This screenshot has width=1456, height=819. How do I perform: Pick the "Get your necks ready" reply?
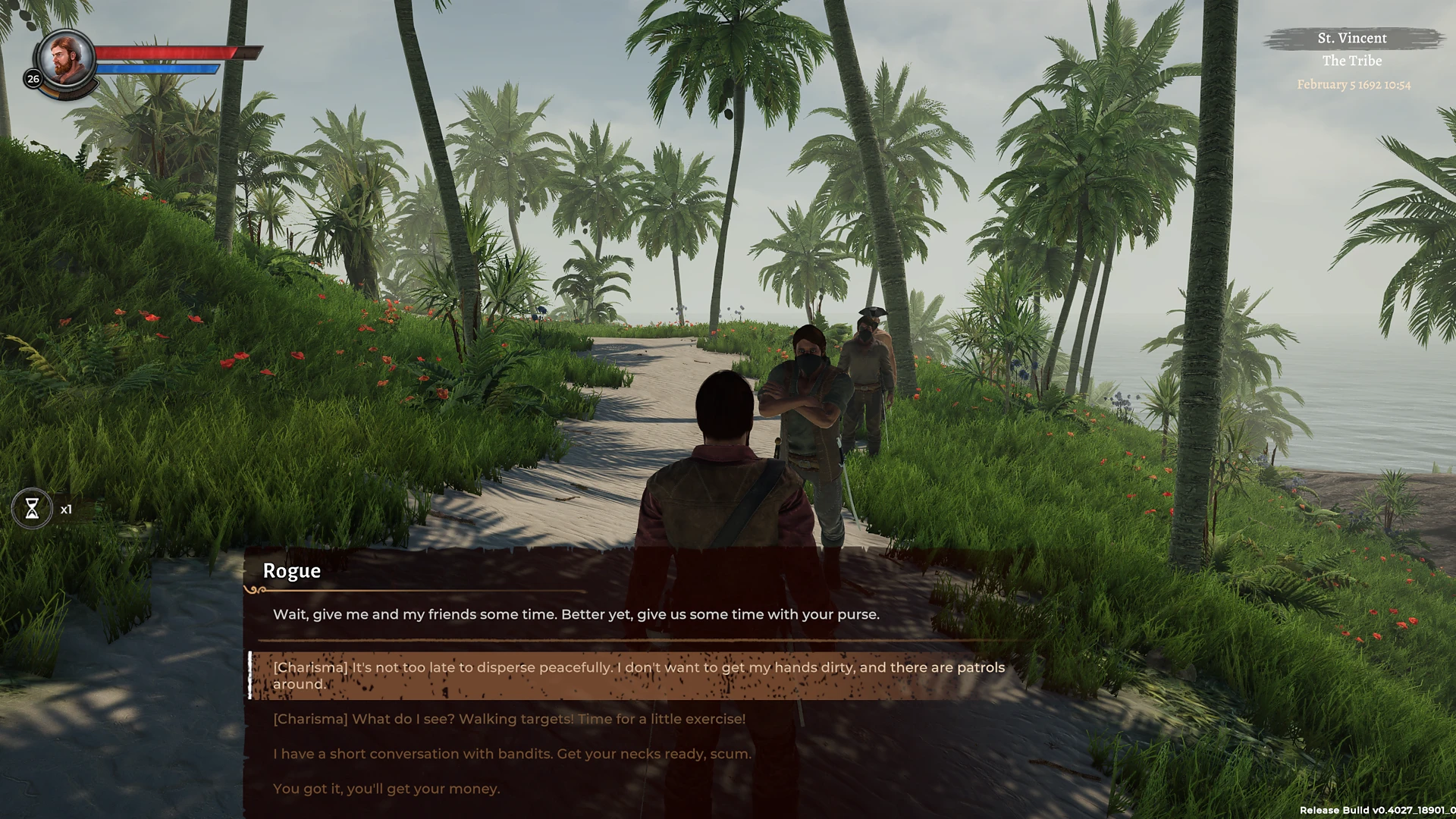512,754
